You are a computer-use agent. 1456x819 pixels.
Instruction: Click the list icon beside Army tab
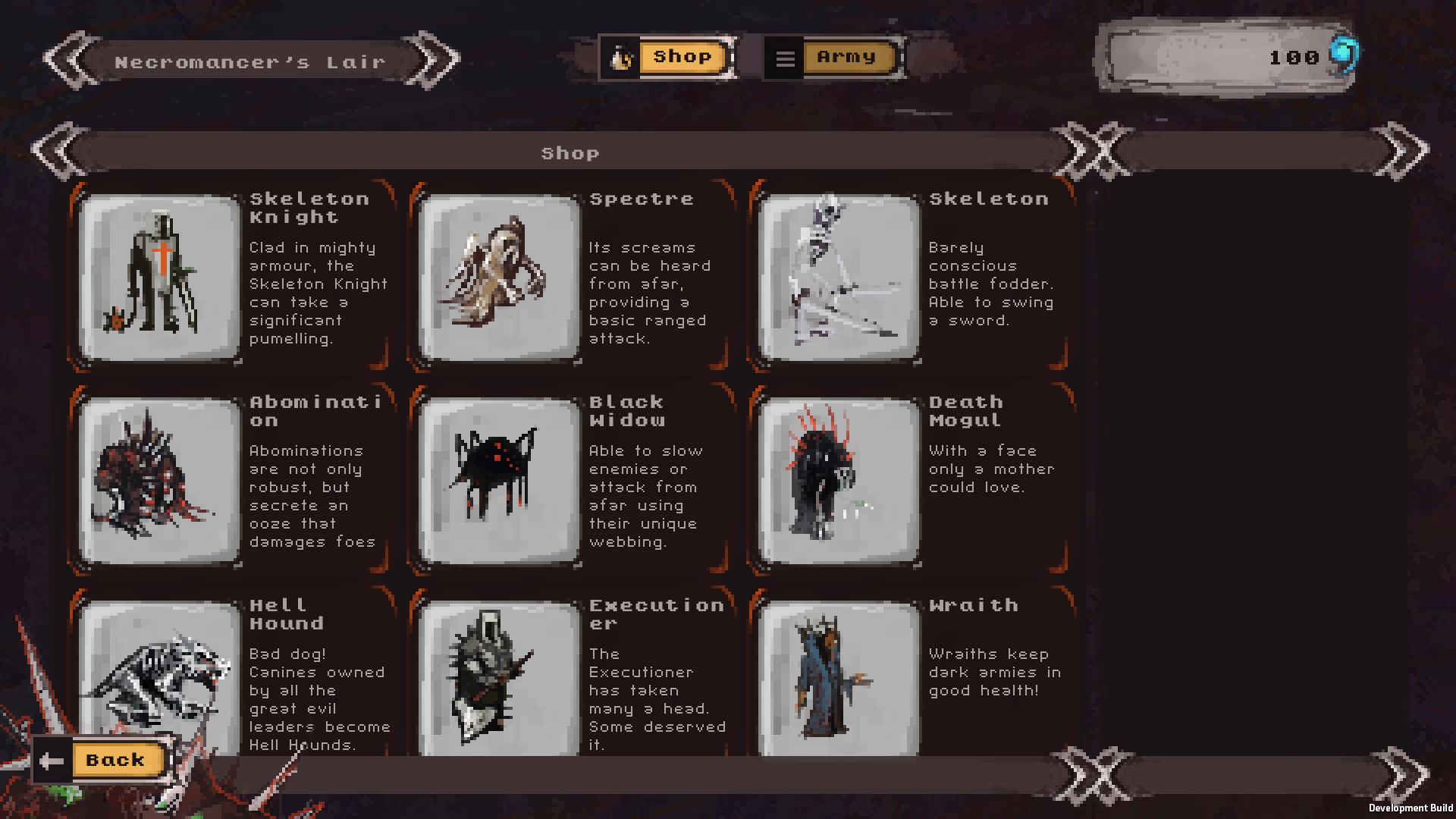(x=786, y=56)
